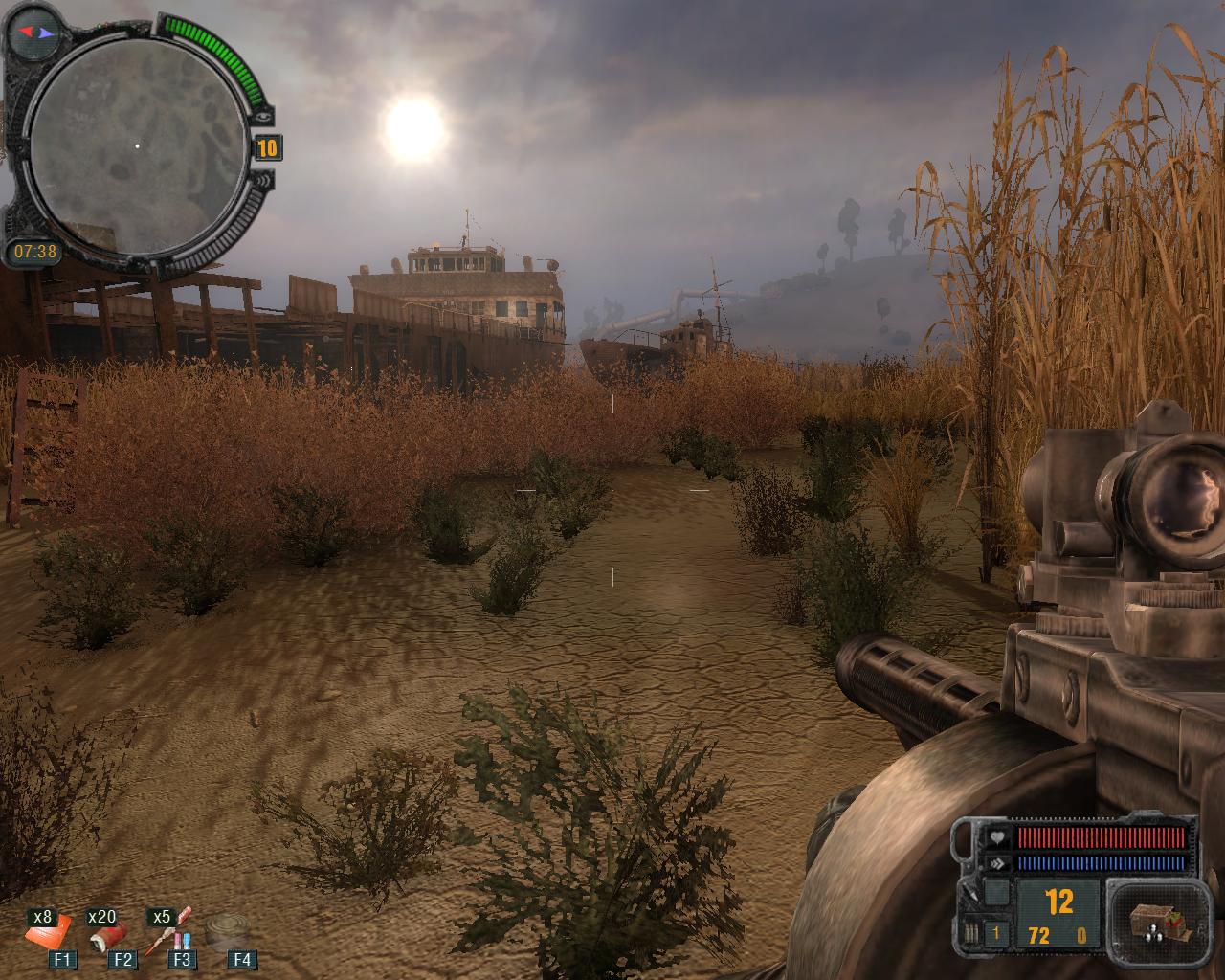Image resolution: width=1225 pixels, height=980 pixels.
Task: Pick the canned food in slot F4
Action: [230, 930]
